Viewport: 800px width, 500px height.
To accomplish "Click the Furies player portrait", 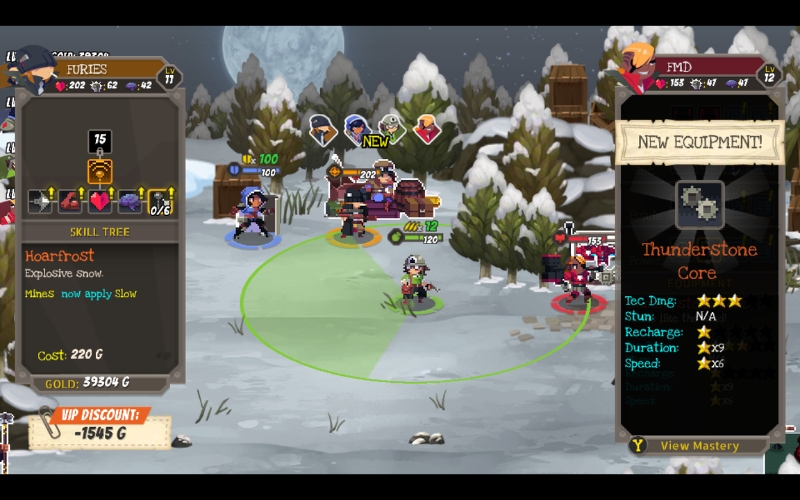I will (36, 70).
